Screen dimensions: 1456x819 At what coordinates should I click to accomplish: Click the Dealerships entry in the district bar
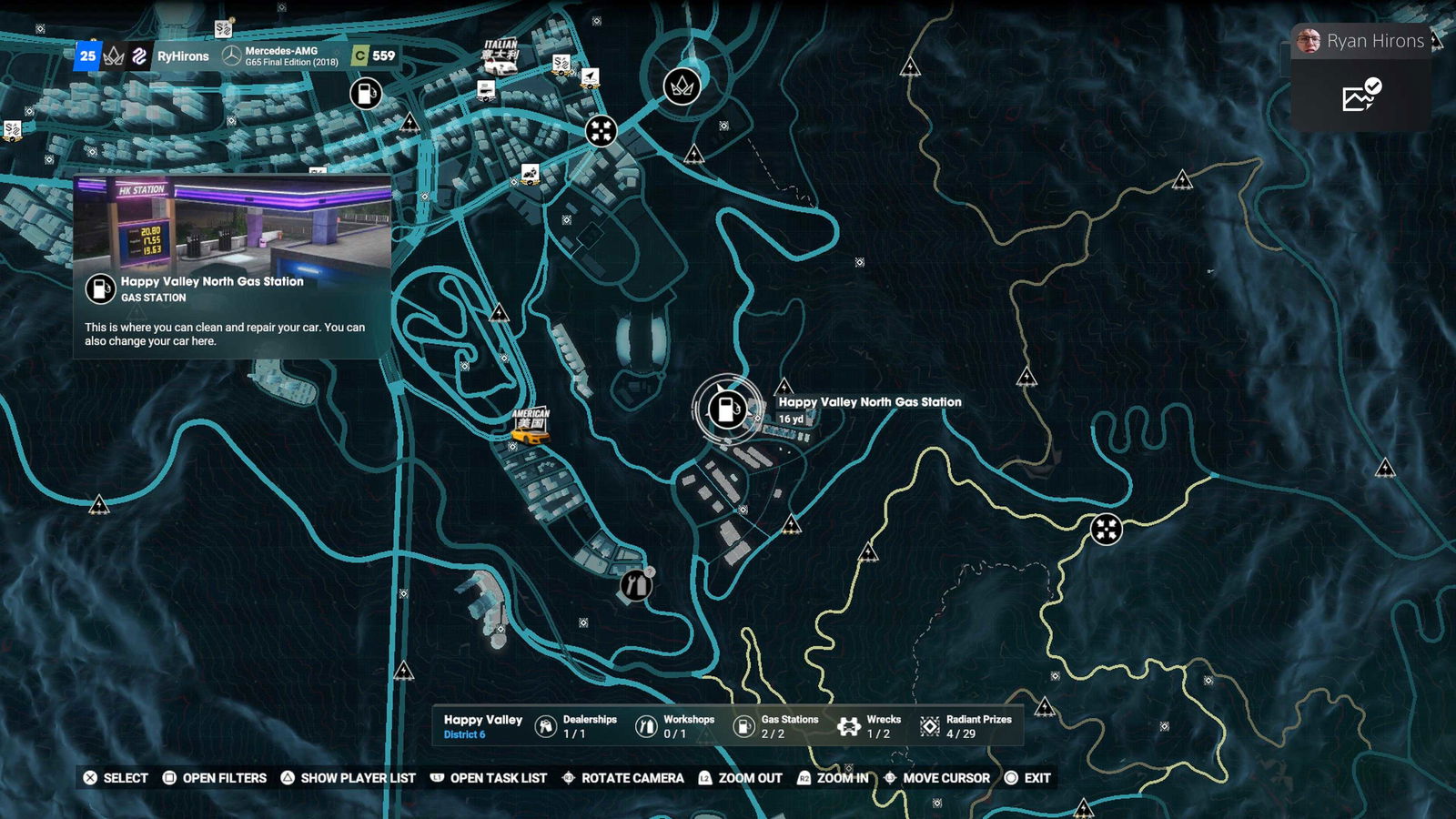575,726
